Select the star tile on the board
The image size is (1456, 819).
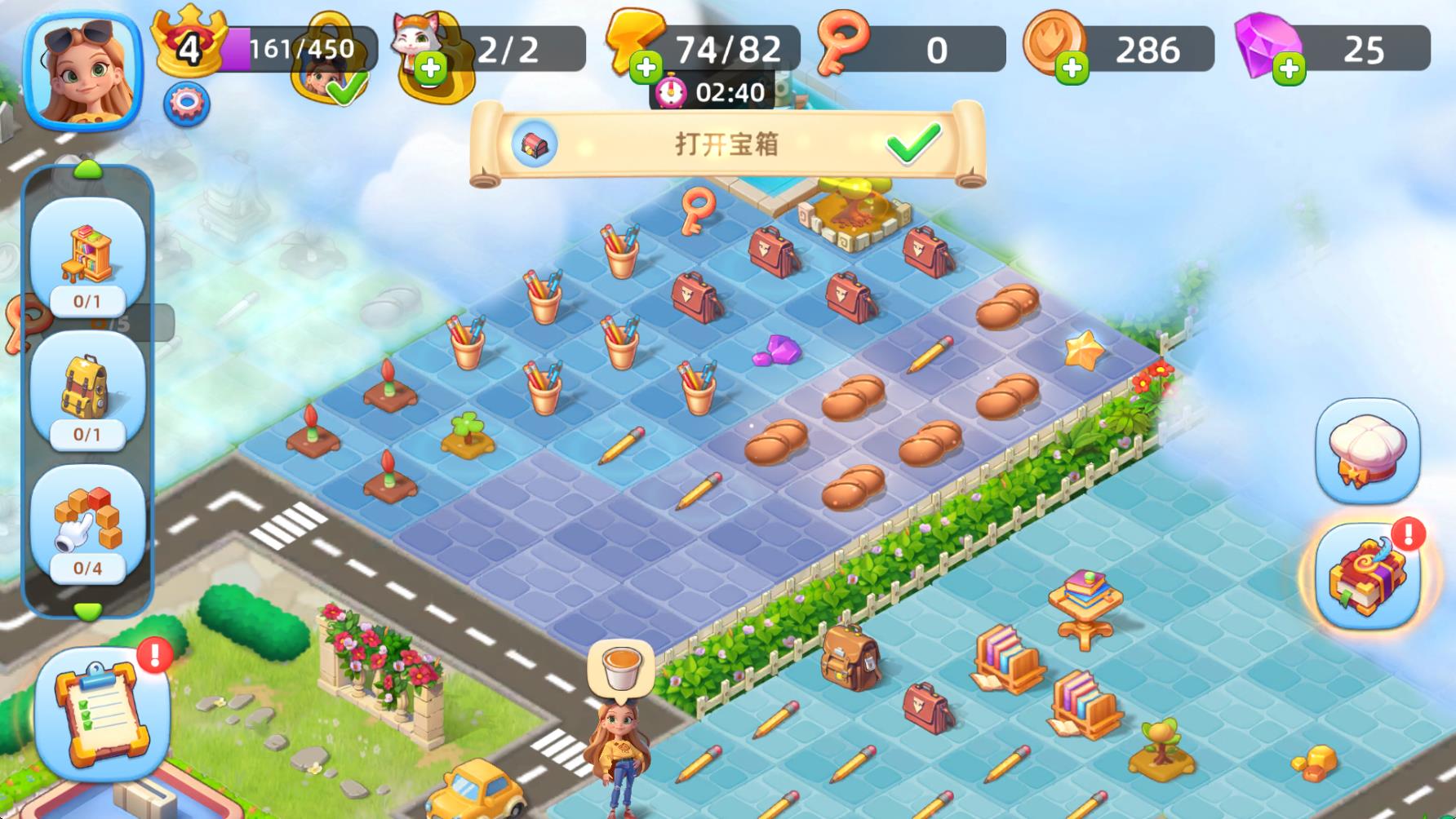click(1084, 350)
